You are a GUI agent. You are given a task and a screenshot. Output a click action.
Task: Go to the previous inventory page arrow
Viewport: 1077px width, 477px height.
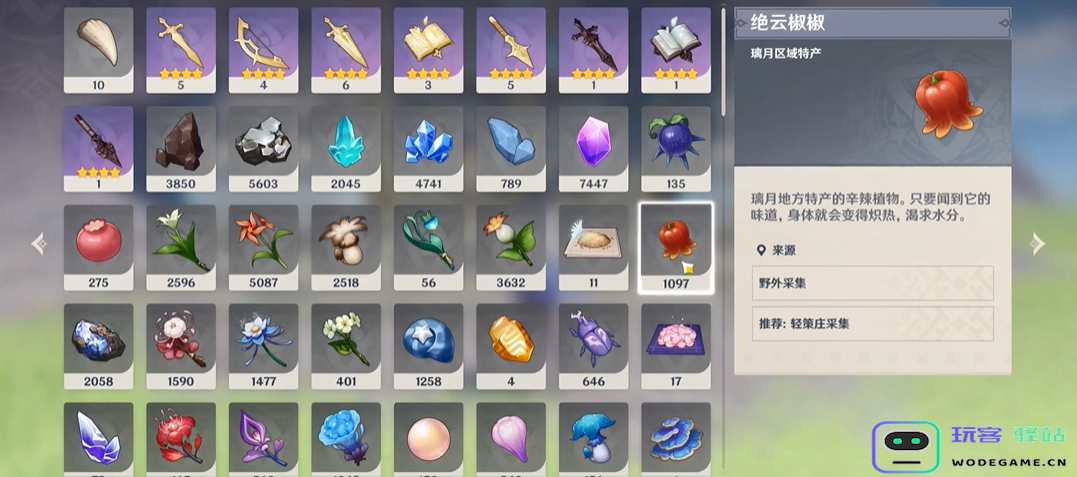click(x=39, y=243)
